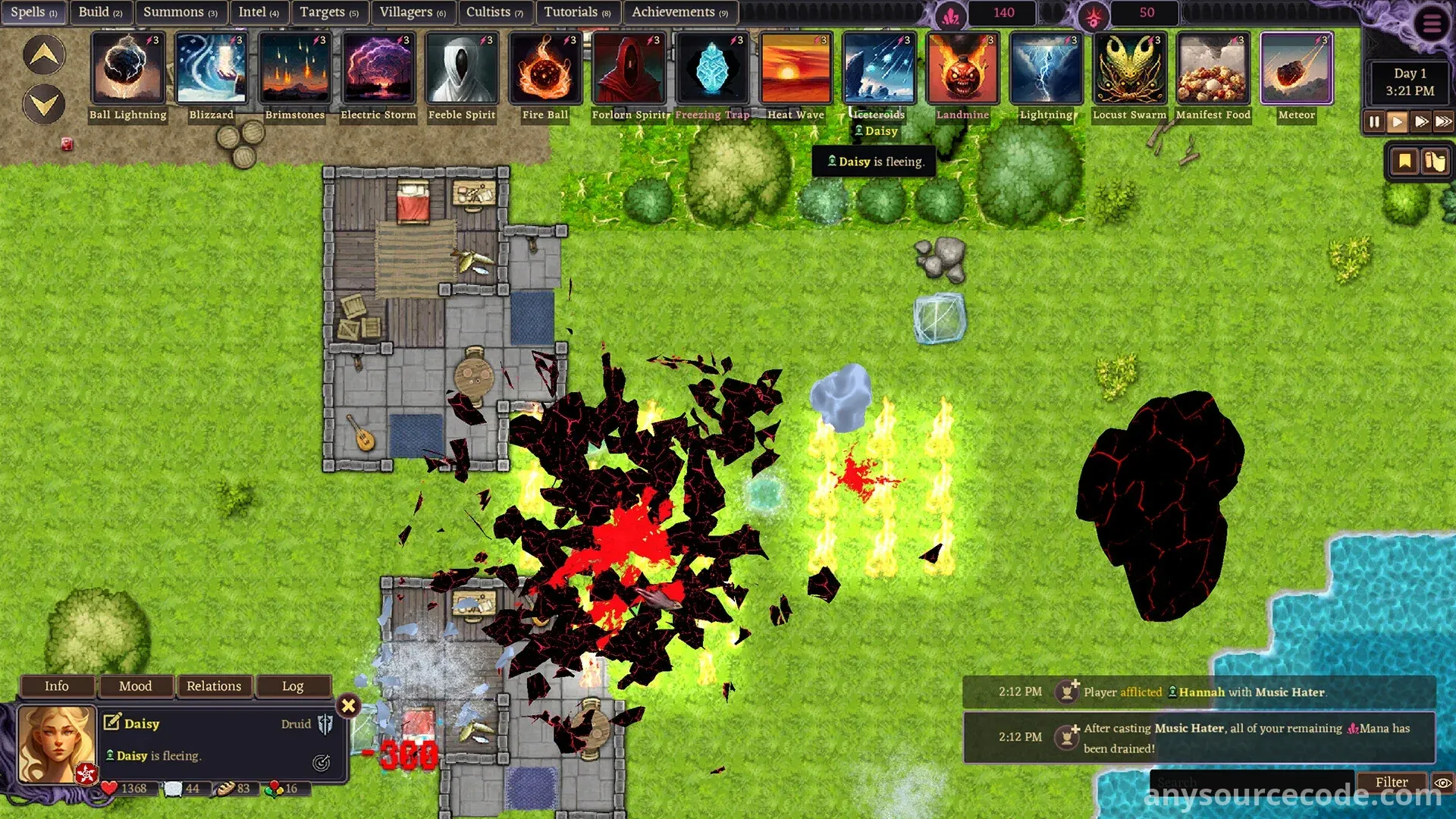Viewport: 1456px width, 819px height.
Task: Click the spell list down arrow
Action: click(44, 104)
